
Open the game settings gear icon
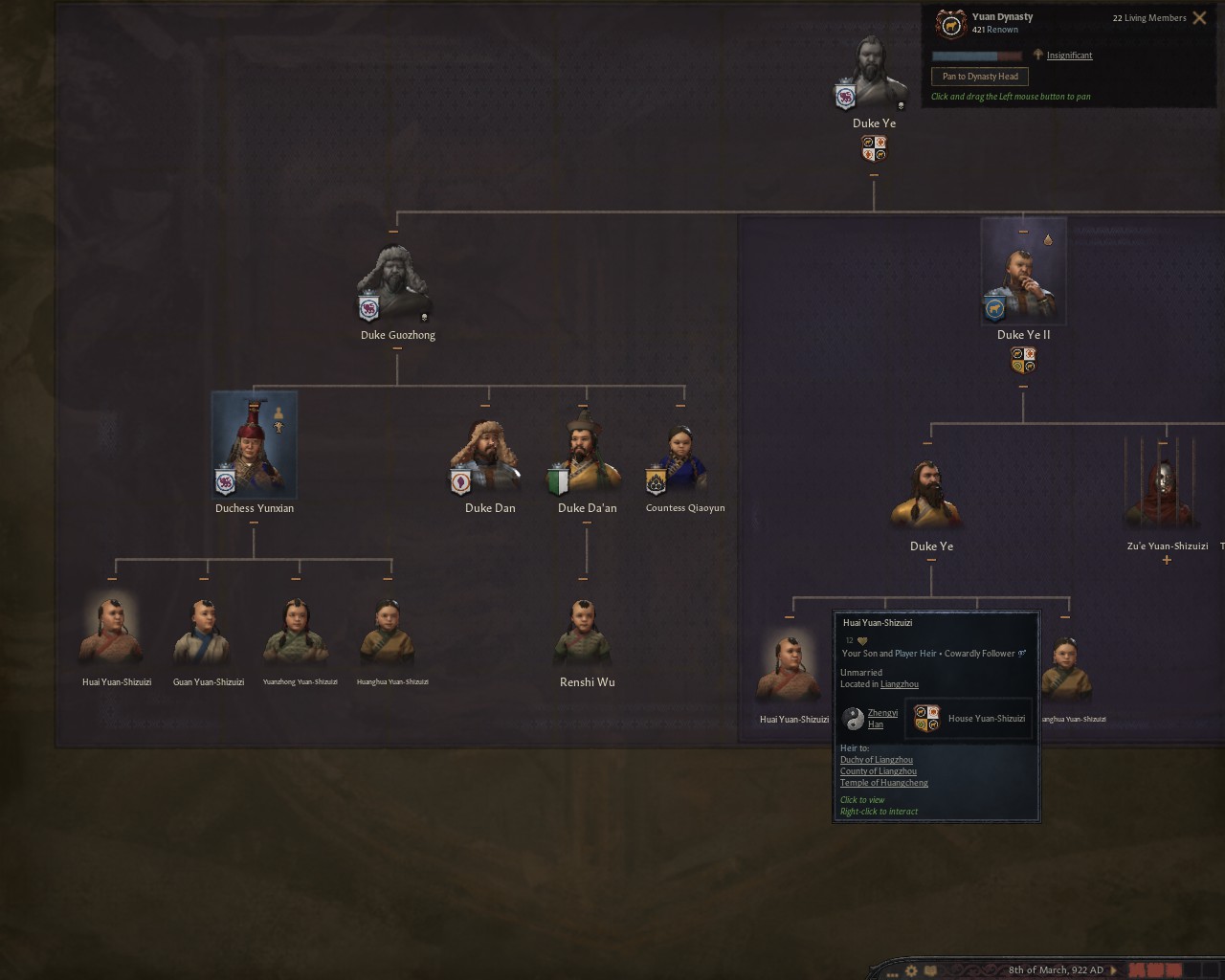pos(911,970)
